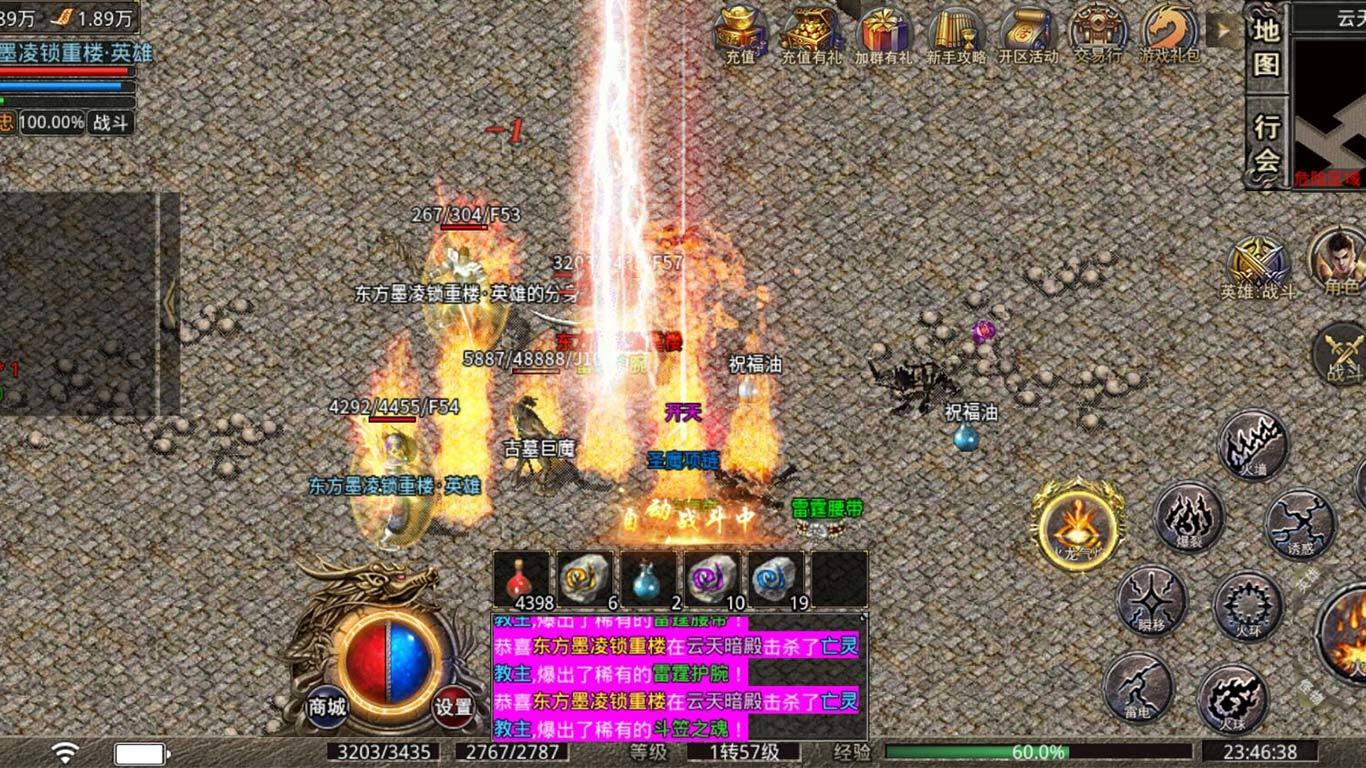This screenshot has height=768, width=1366.
Task: Activate the 爆裂 explosion skill
Action: coord(1189,515)
